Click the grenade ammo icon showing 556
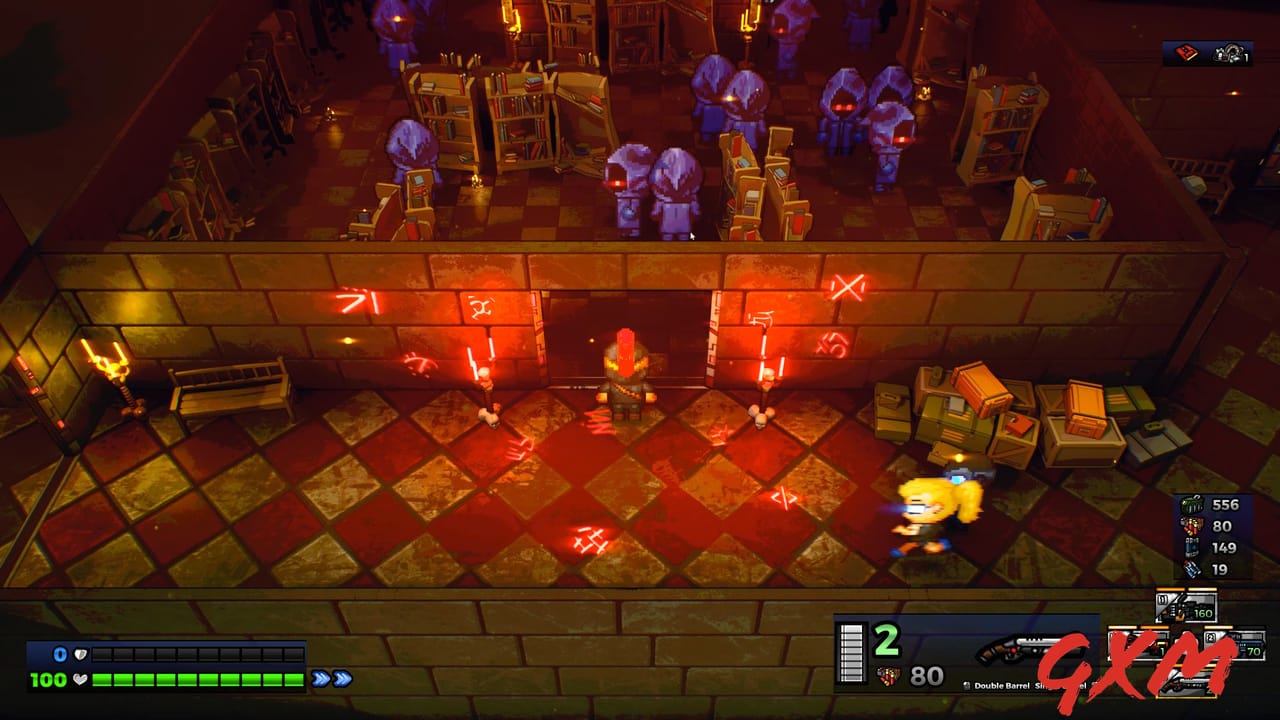The image size is (1280, 720). point(1192,503)
